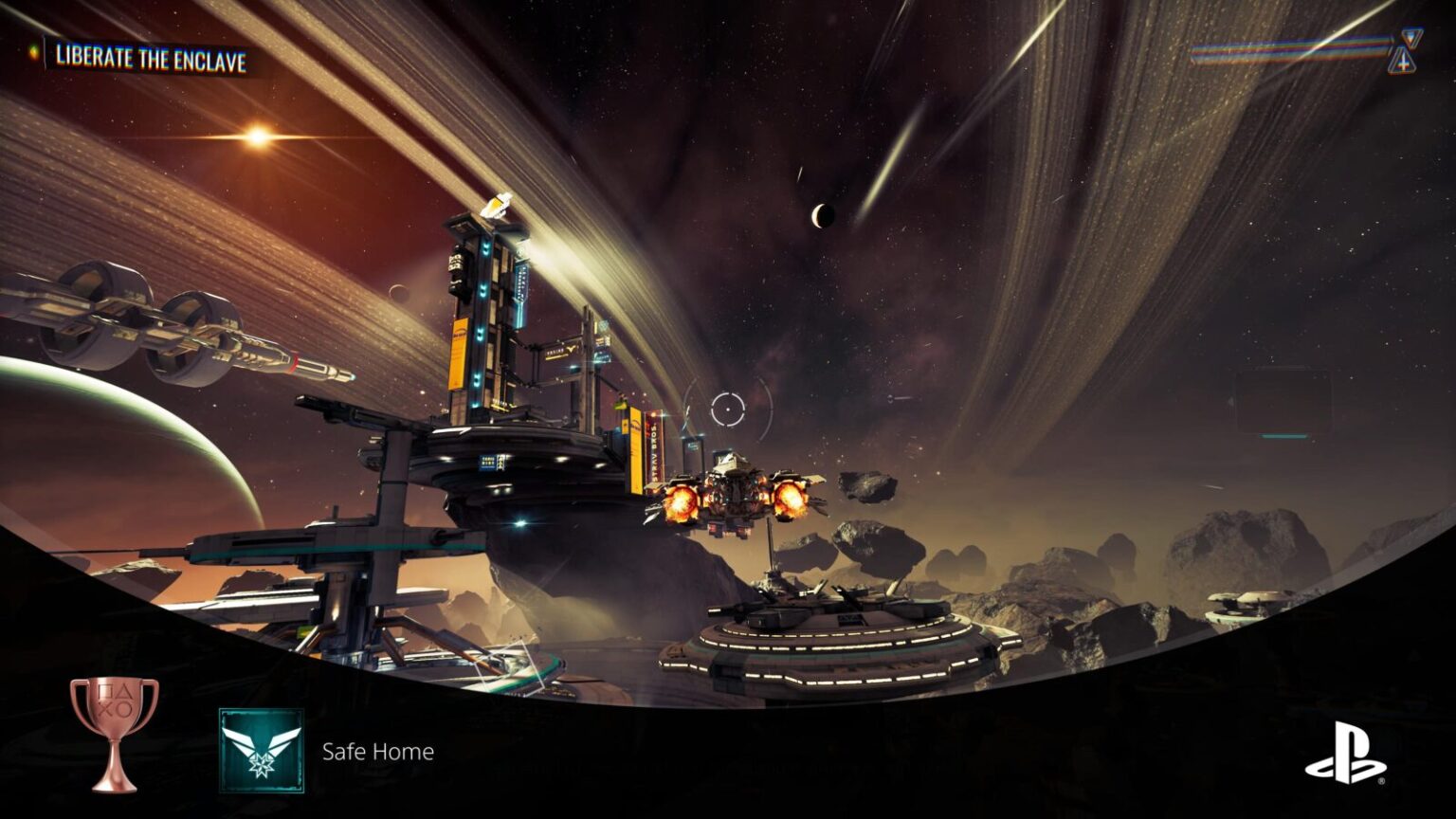
Task: Click the PlayStation logo
Action: (x=1345, y=754)
